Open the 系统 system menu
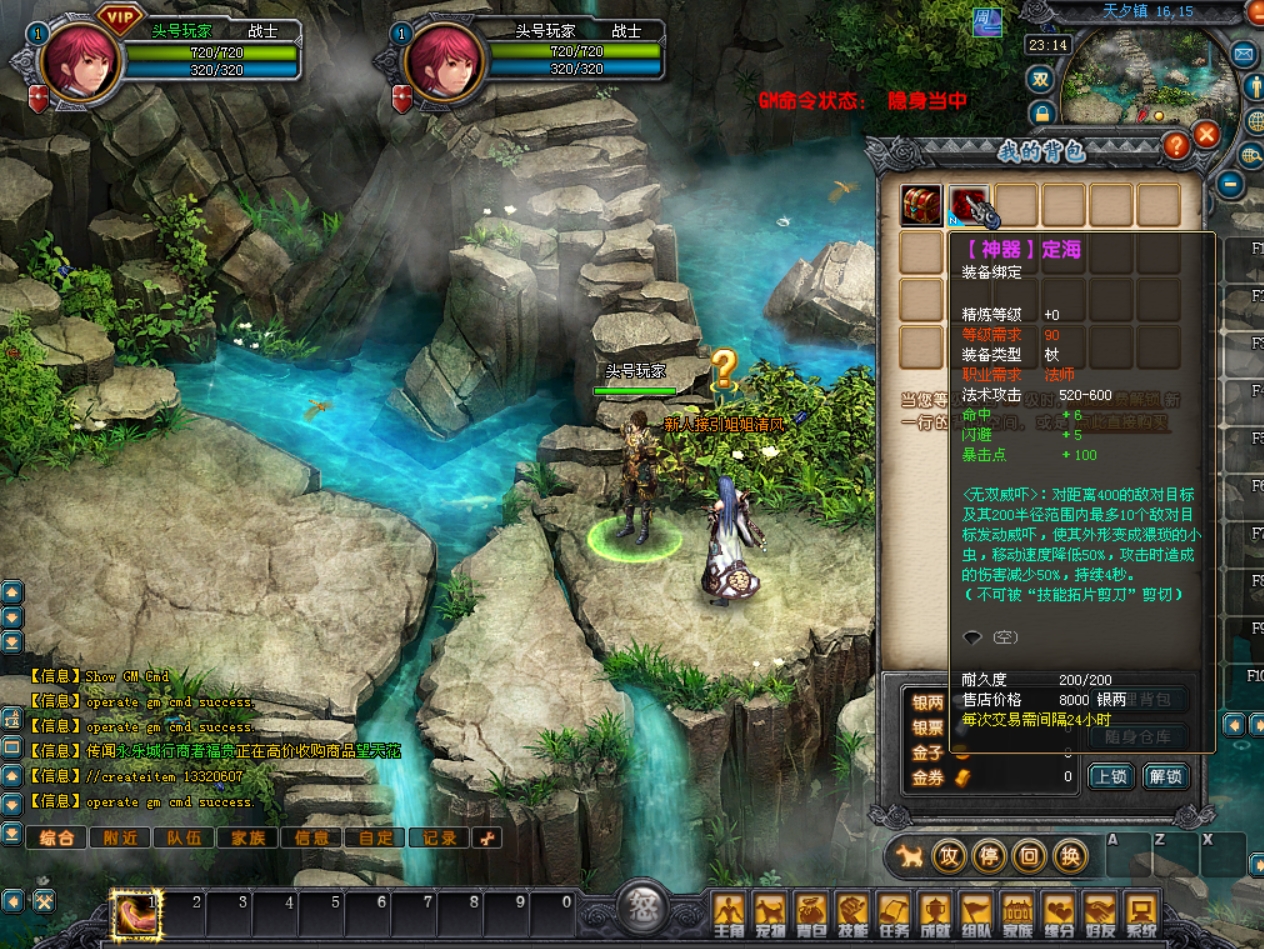The width and height of the screenshot is (1264, 949). 1140,915
